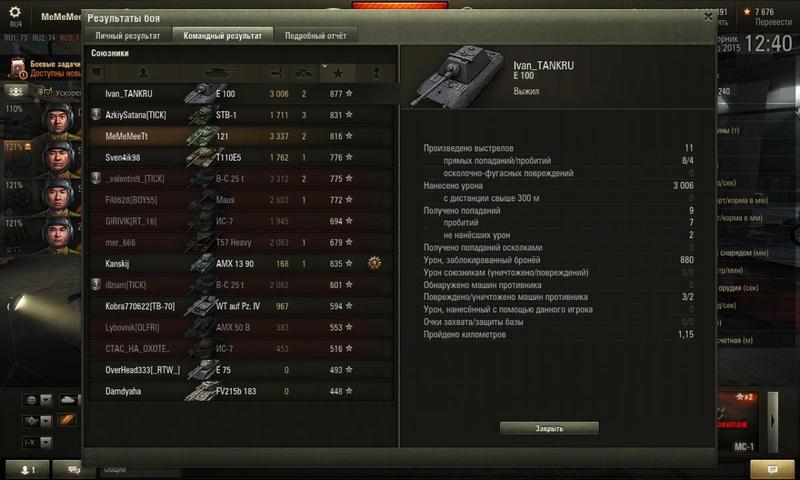Open the Подробный отчёт tab
The image size is (800, 480).
(x=315, y=36)
